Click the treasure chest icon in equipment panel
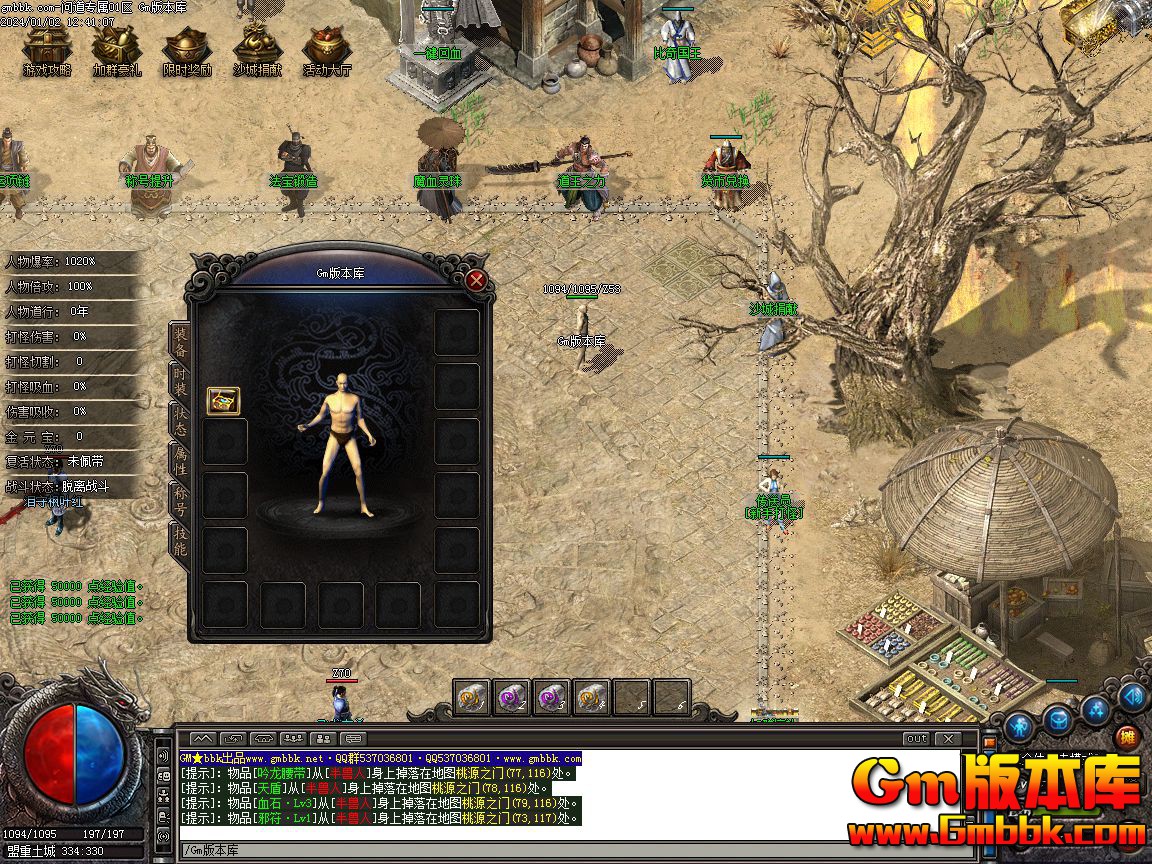1152x864 pixels. click(223, 400)
